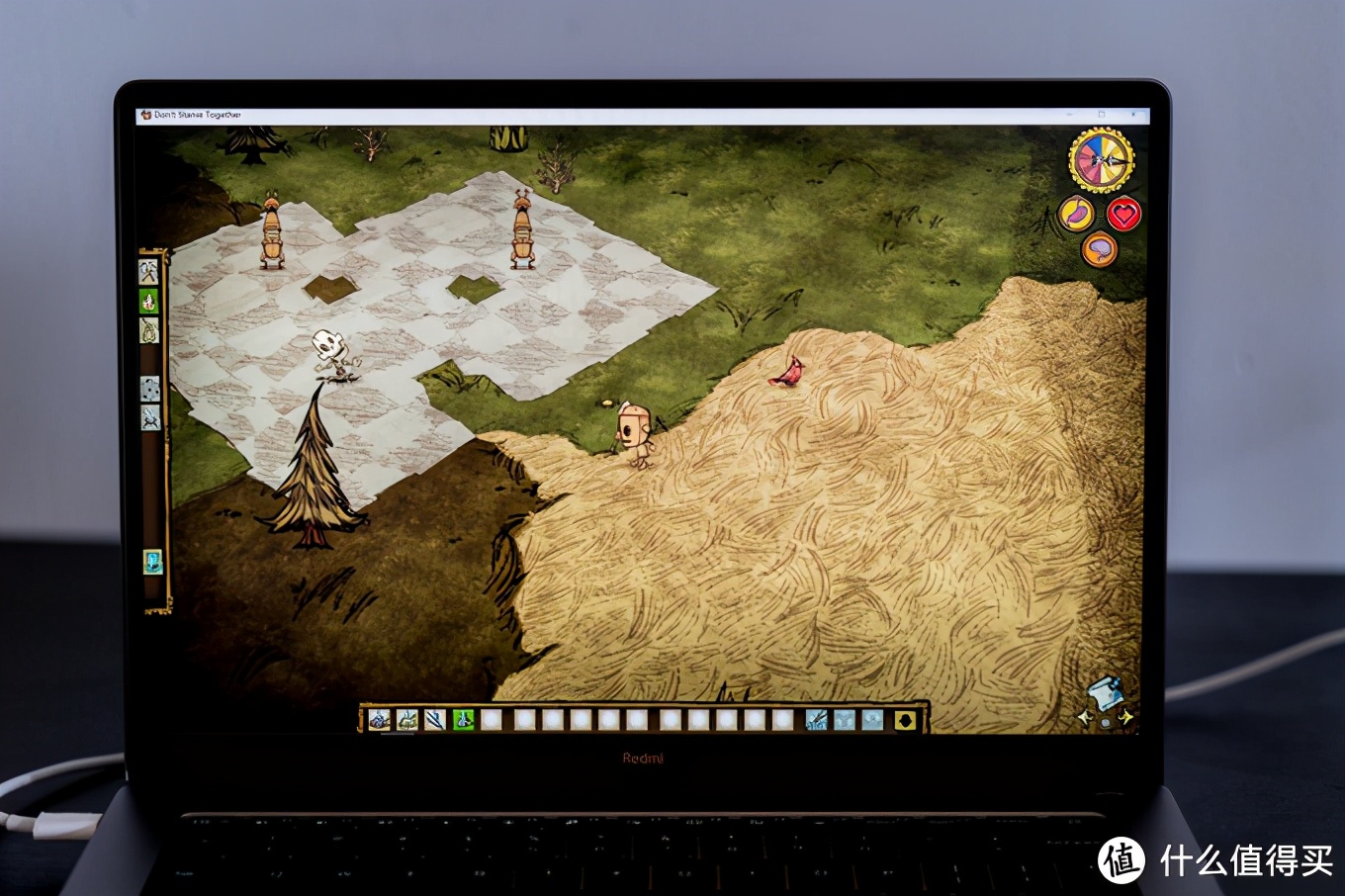The height and width of the screenshot is (896, 1345).
Task: Open the grey stone crafting tab
Action: click(149, 389)
